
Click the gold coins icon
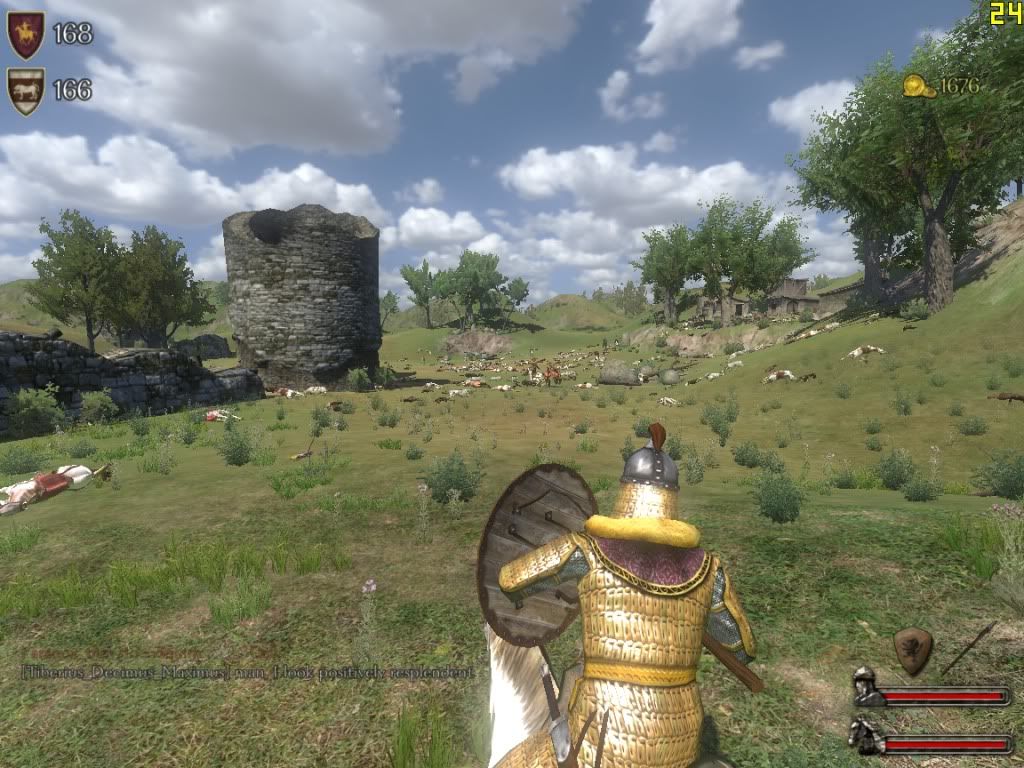point(918,87)
